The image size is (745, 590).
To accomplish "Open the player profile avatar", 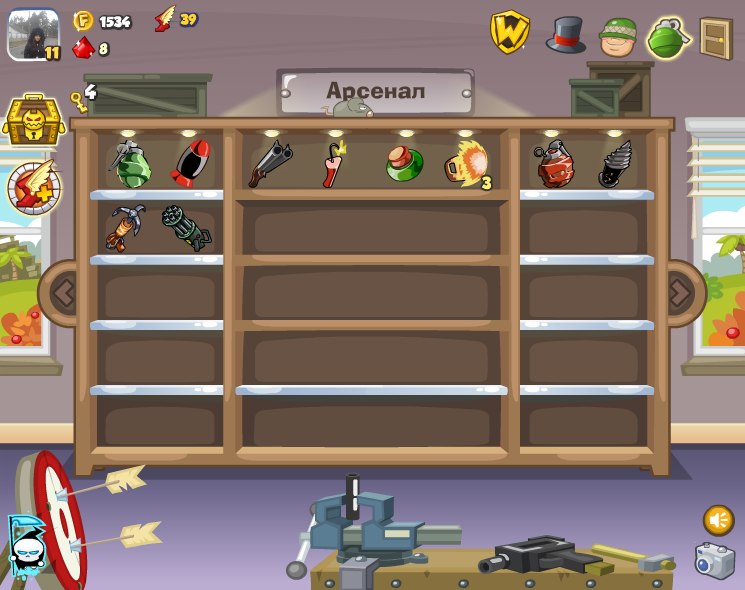I will (x=33, y=35).
